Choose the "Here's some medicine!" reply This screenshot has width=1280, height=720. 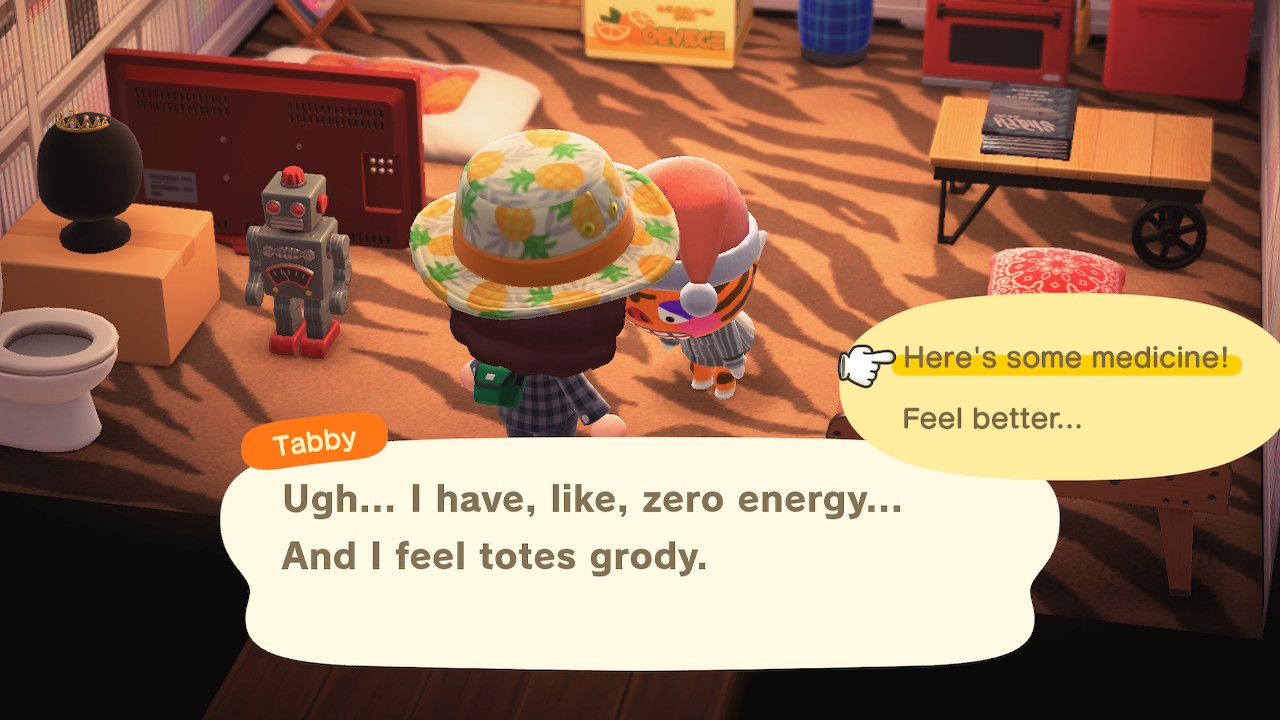click(x=1065, y=359)
